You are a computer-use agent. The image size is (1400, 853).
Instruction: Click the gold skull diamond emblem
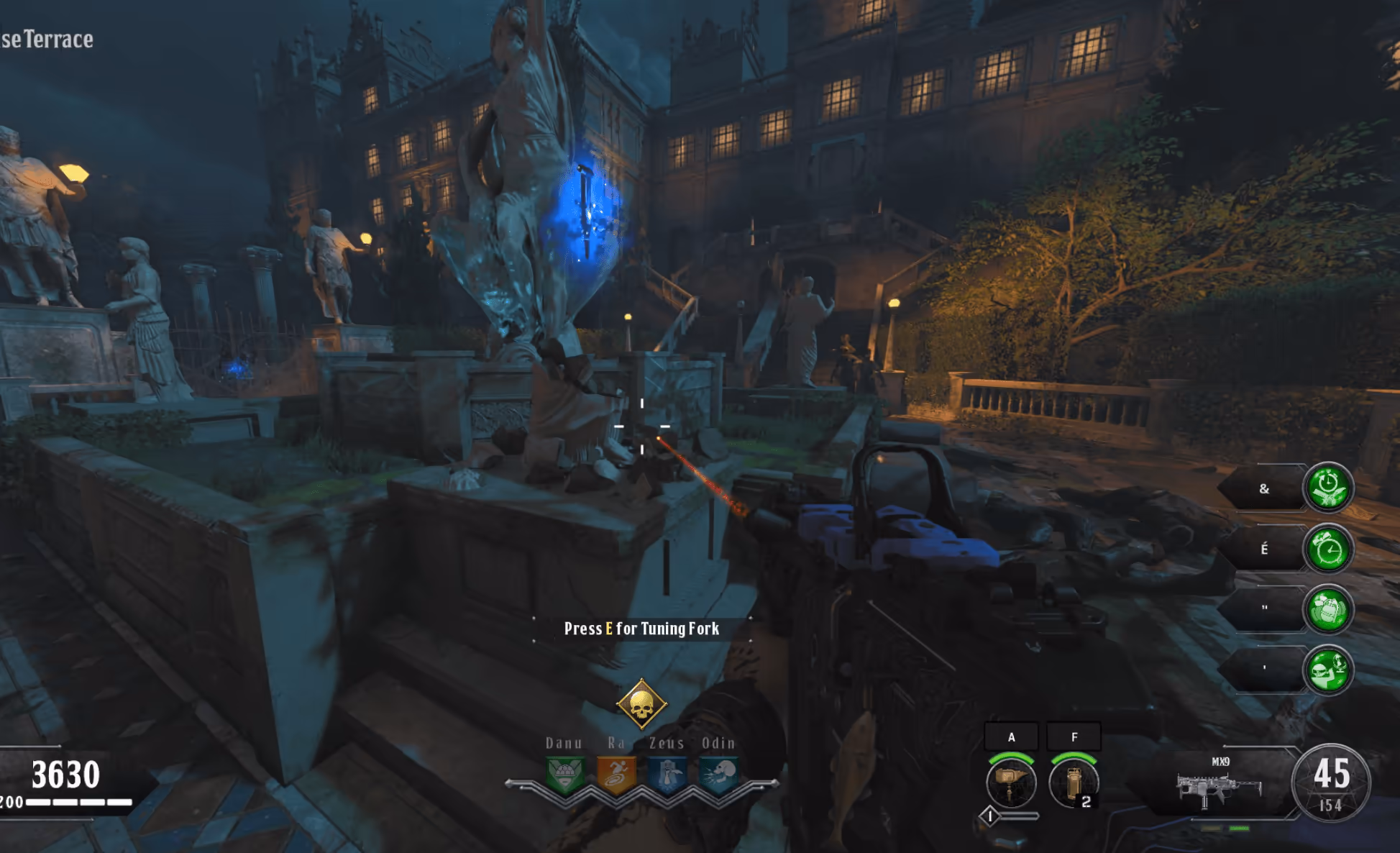click(x=641, y=704)
